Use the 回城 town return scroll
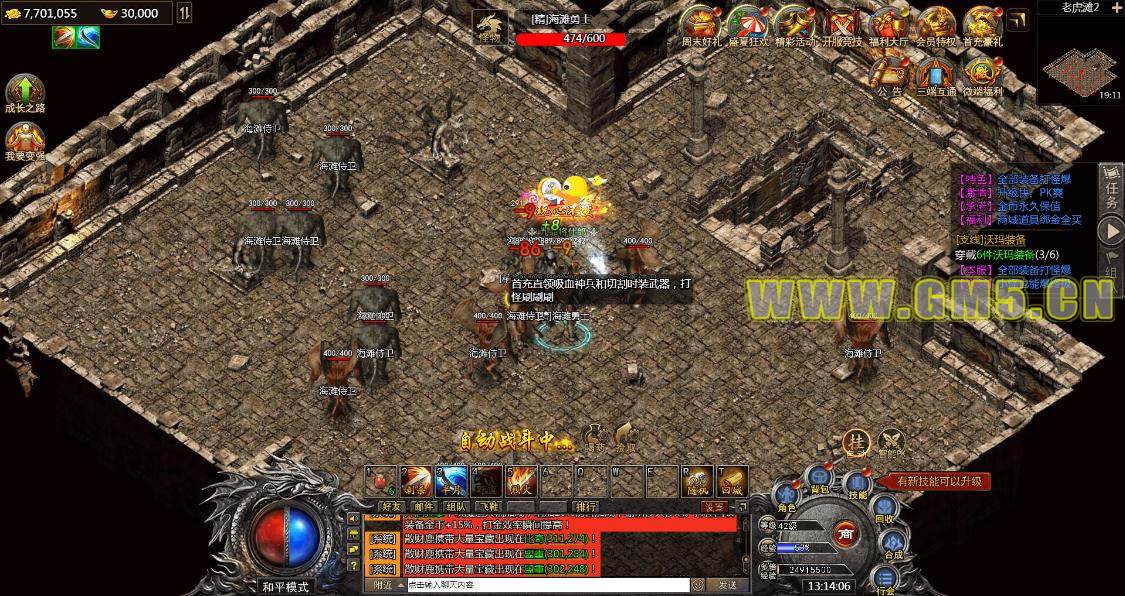This screenshot has height=596, width=1125. pos(733,481)
